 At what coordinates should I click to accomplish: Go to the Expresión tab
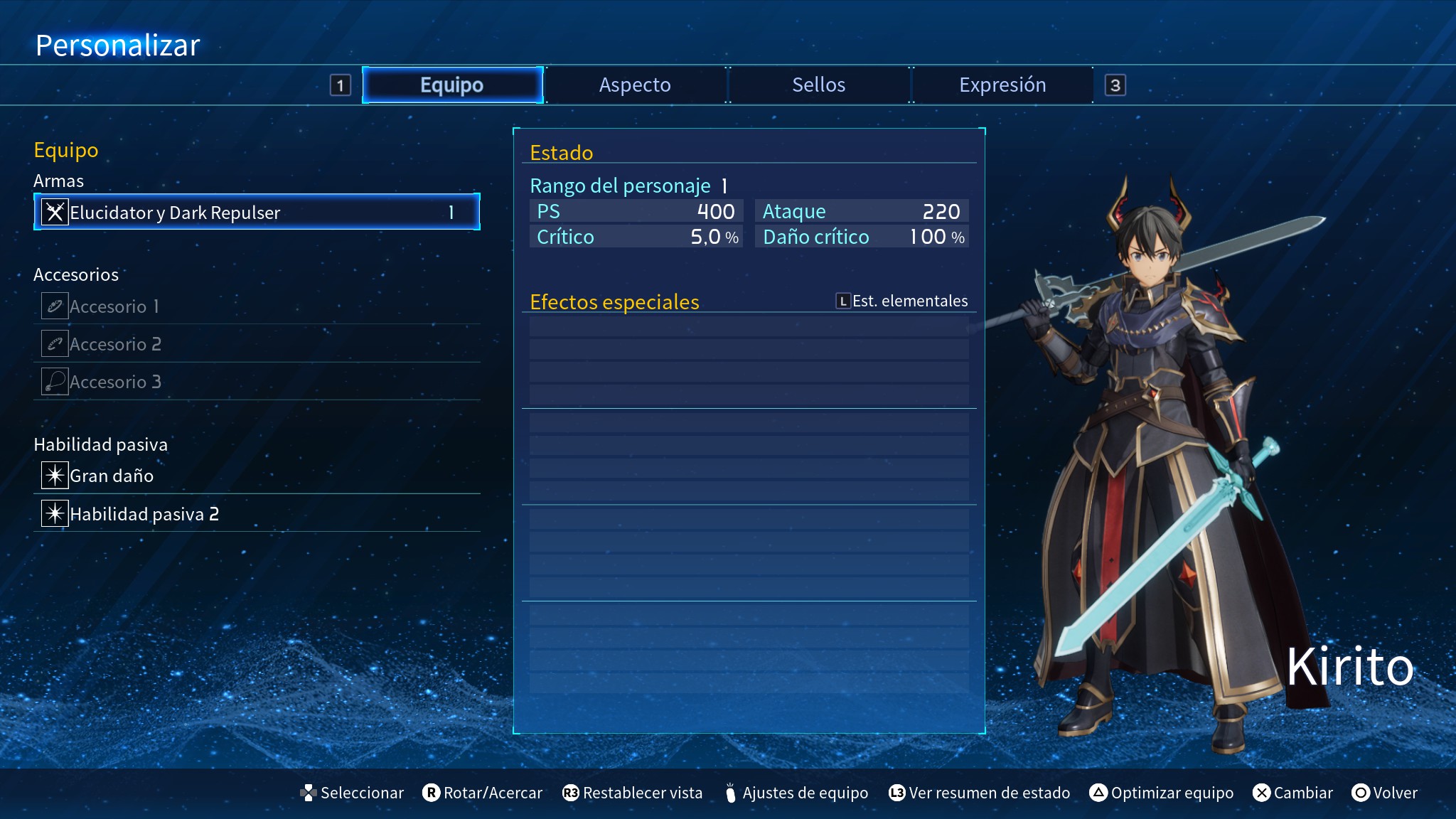tap(1002, 85)
